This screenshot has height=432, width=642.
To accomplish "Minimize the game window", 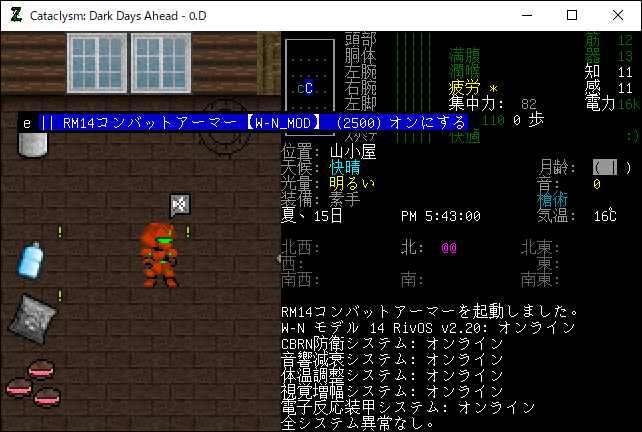I will pyautogui.click(x=525, y=15).
